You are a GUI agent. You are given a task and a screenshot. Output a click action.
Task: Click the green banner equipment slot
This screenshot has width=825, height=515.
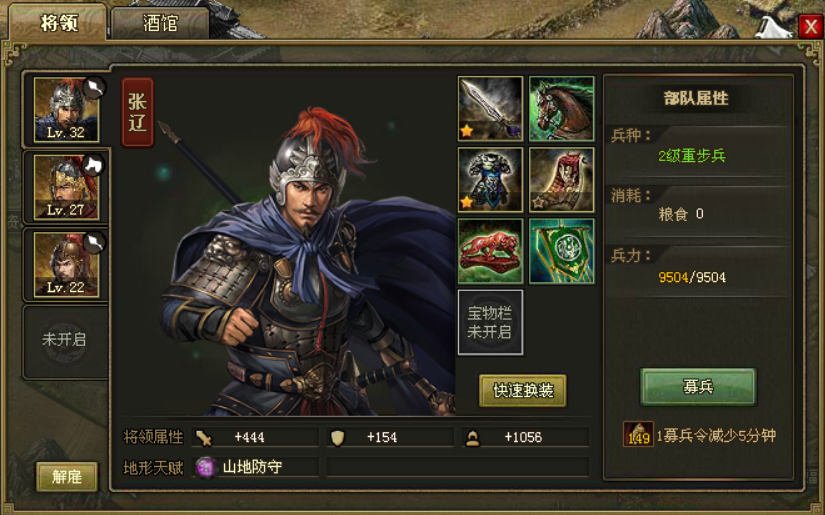tap(561, 251)
